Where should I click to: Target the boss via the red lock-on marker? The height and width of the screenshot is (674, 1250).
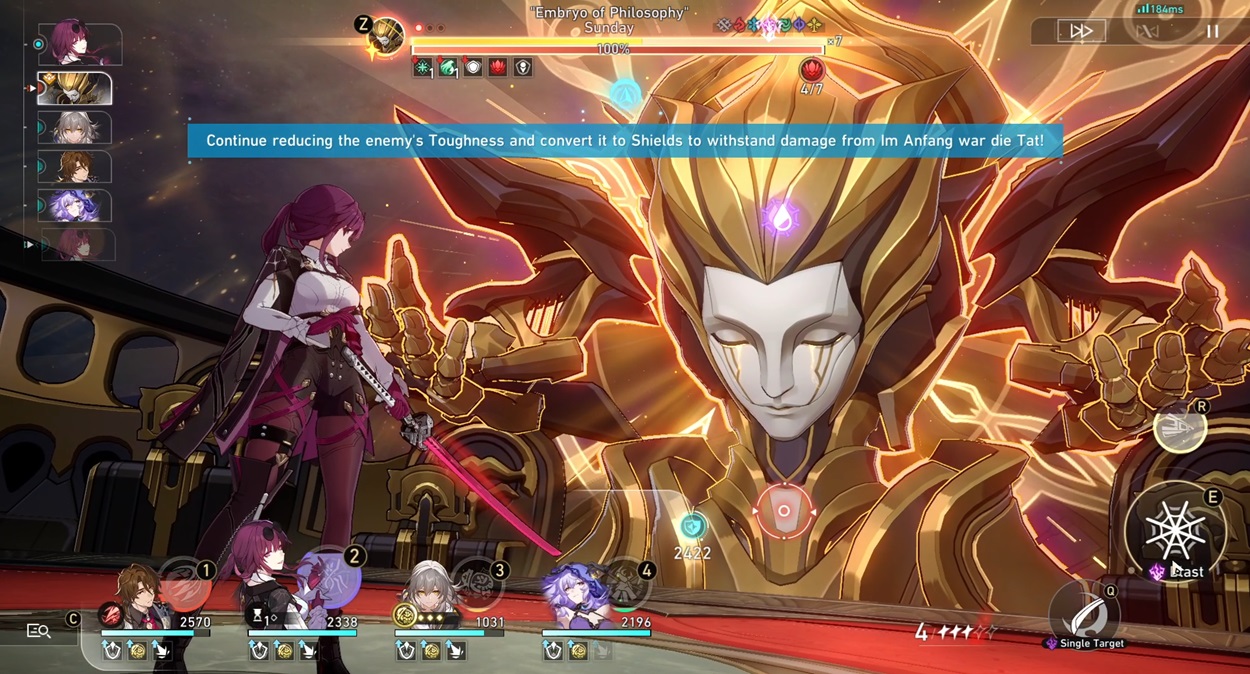click(784, 511)
